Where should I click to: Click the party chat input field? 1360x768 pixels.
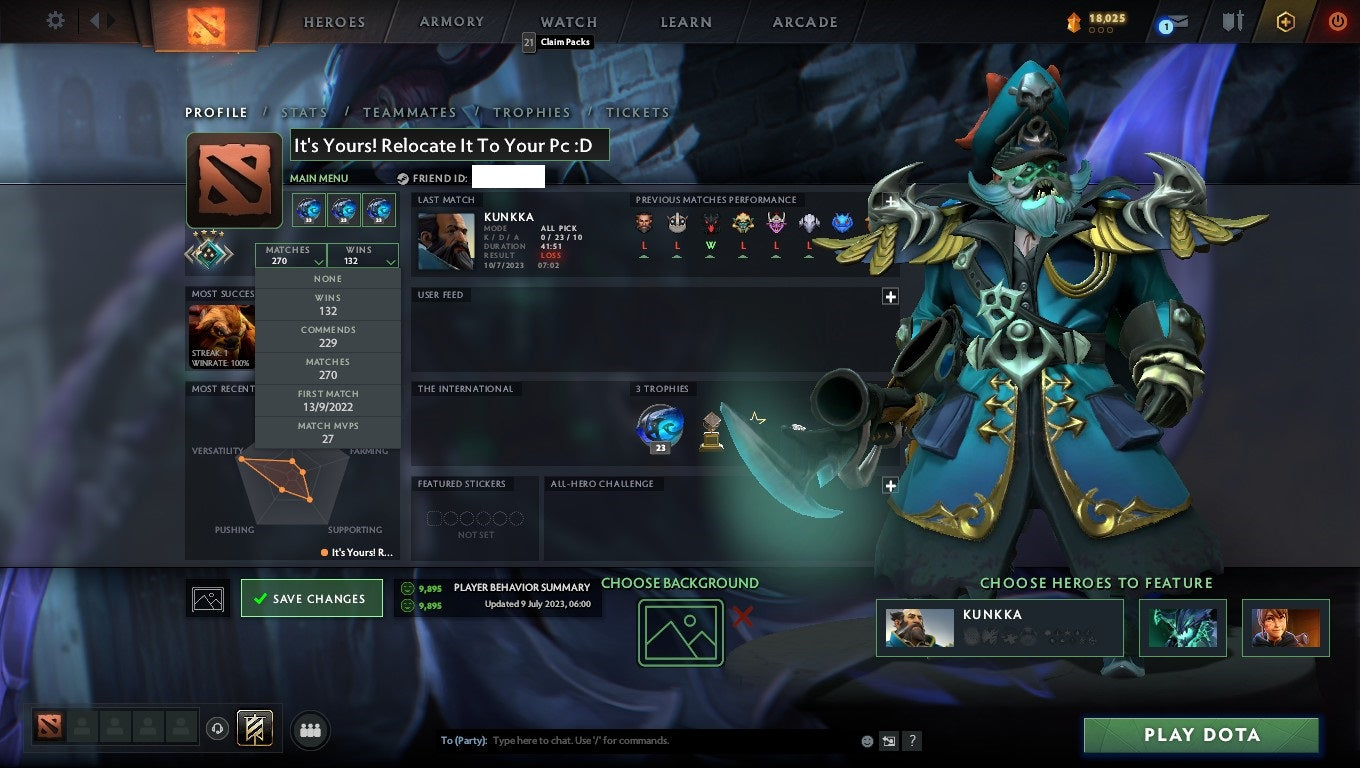600,740
